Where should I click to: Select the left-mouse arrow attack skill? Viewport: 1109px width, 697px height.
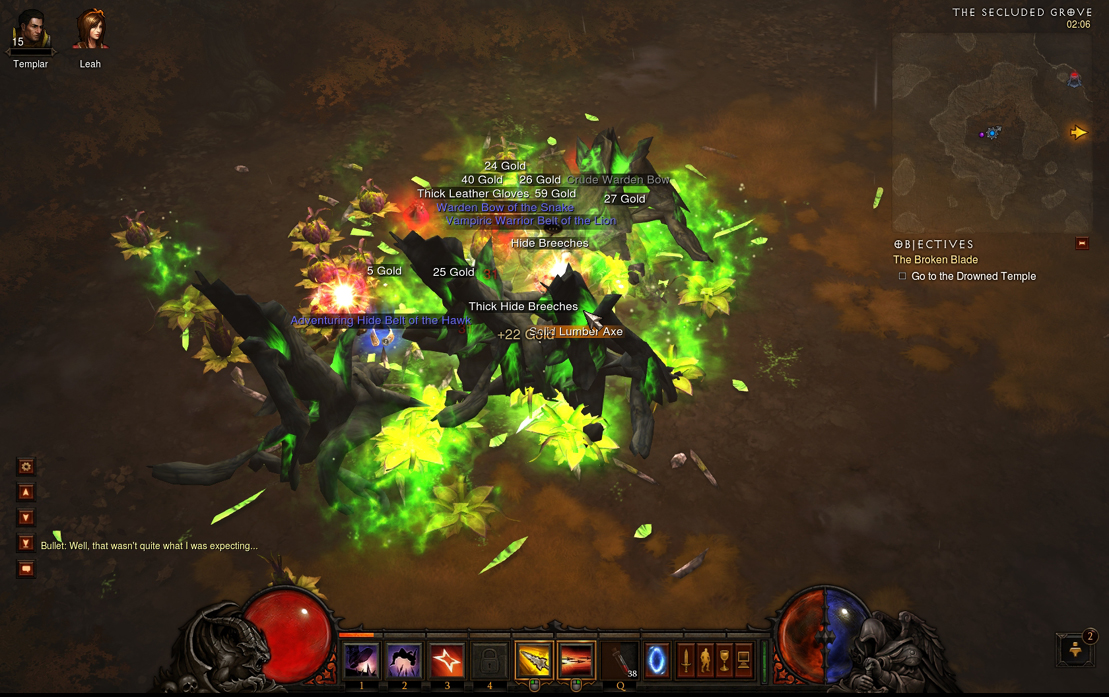click(534, 660)
